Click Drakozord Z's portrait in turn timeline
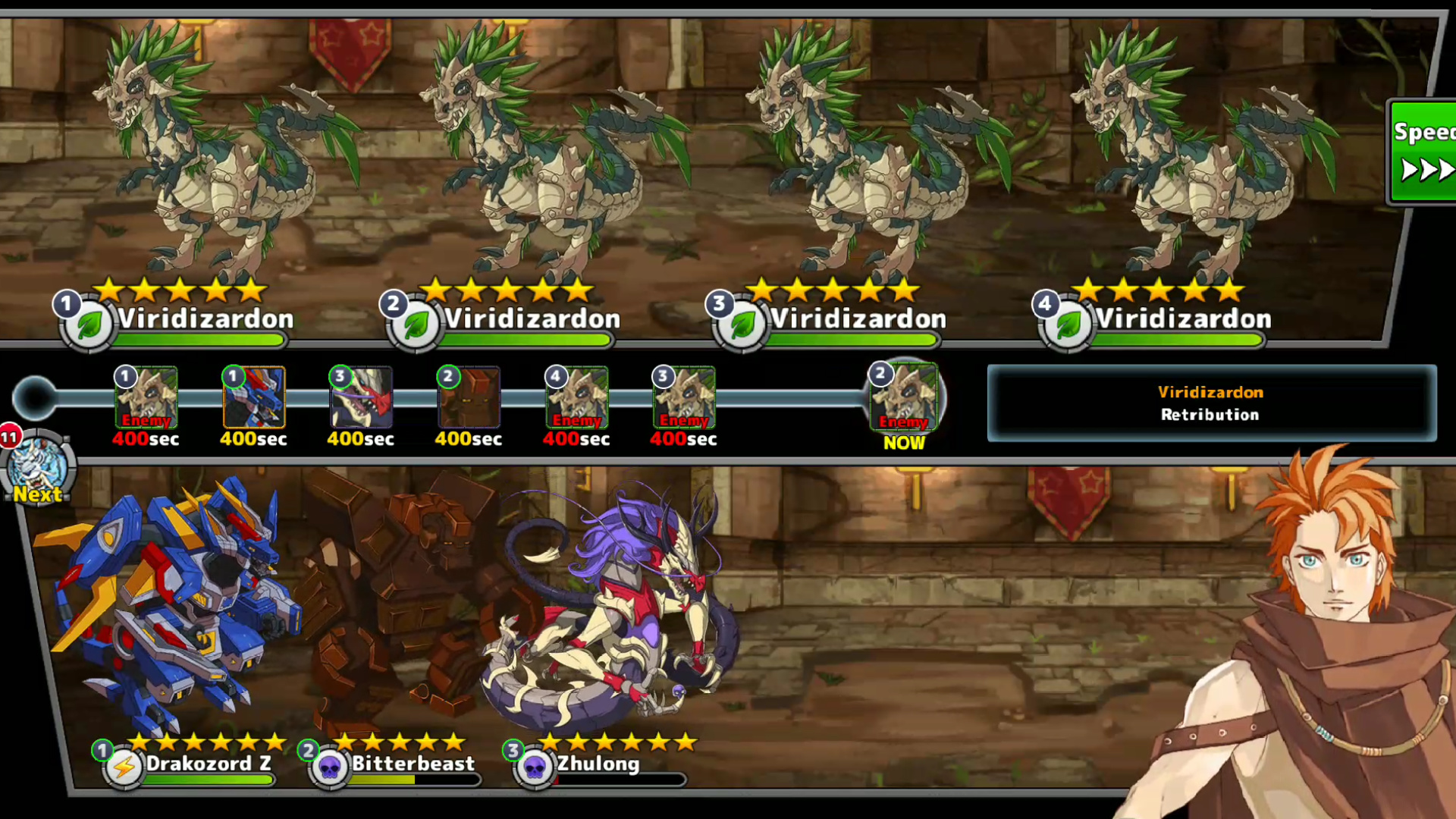 coord(254,397)
